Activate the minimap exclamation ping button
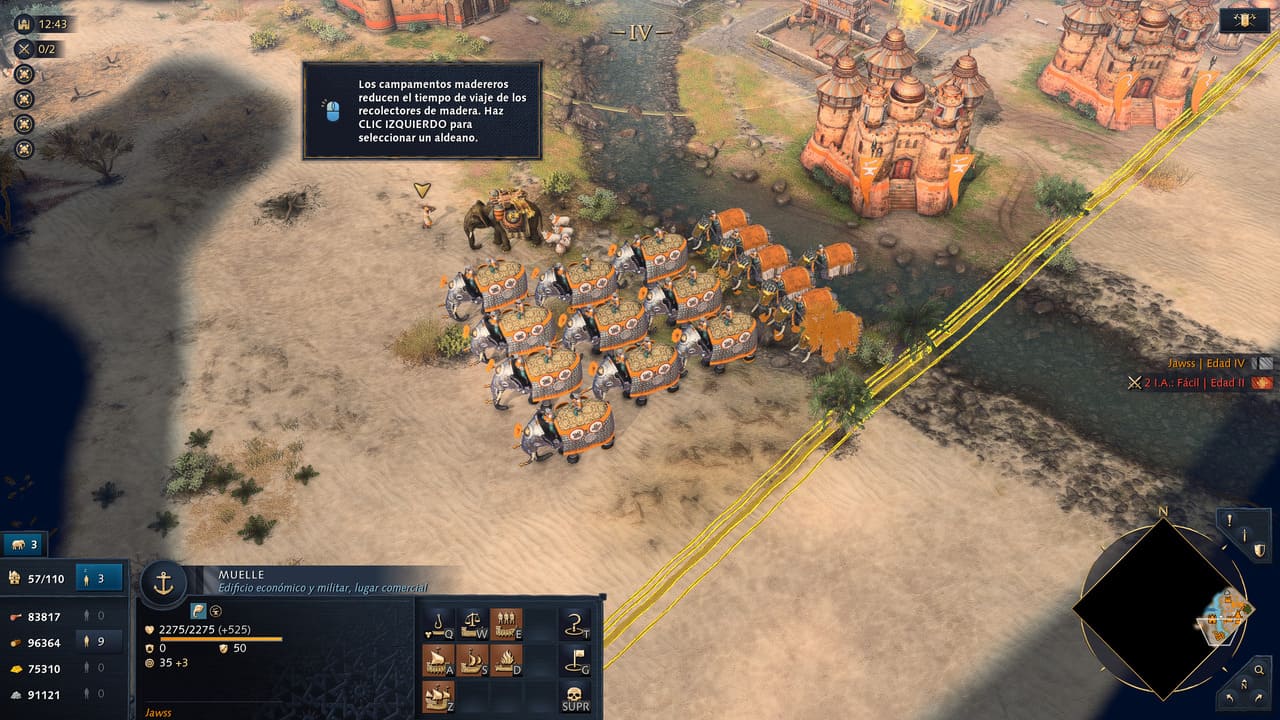 pyautogui.click(x=1230, y=520)
